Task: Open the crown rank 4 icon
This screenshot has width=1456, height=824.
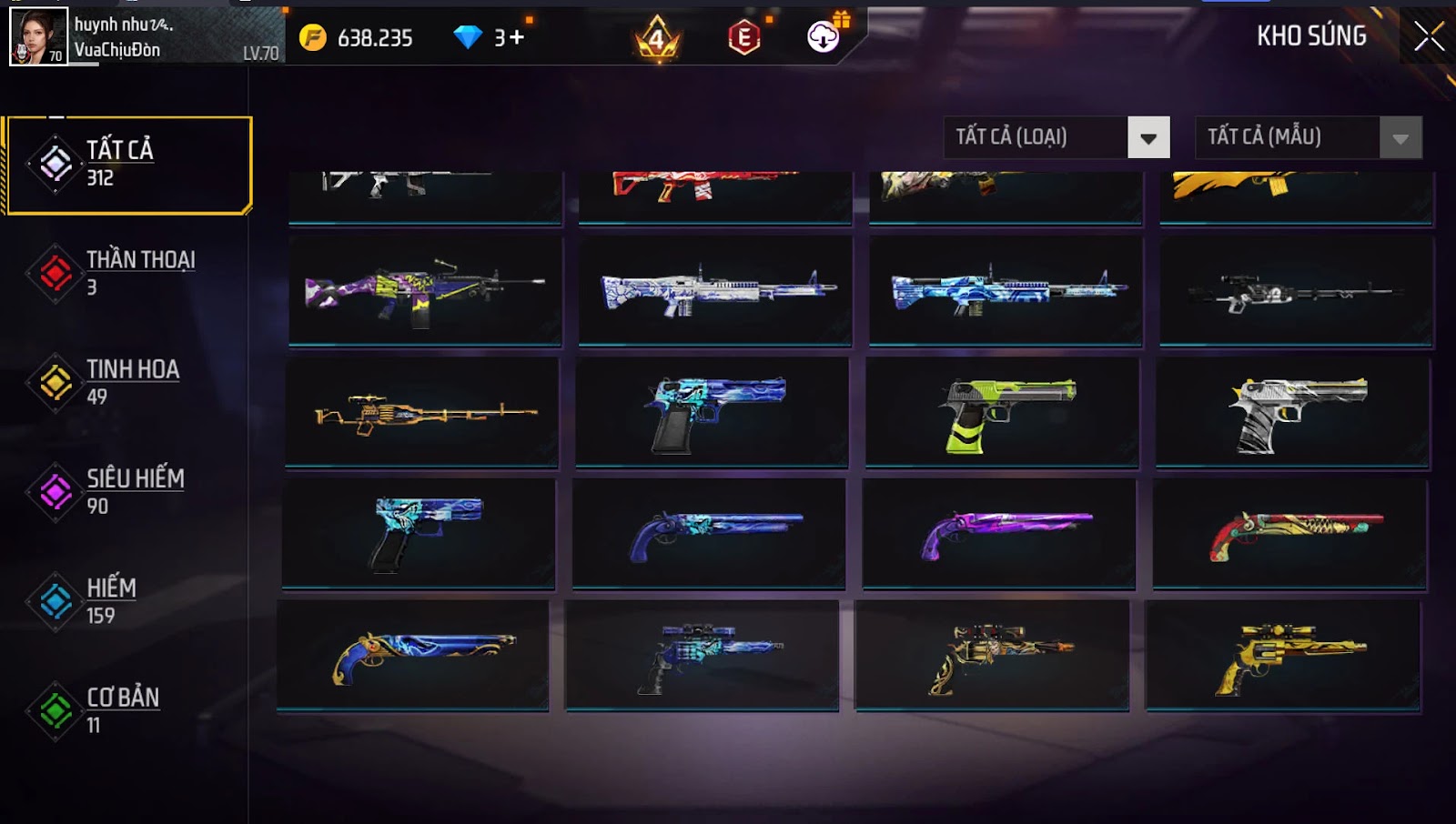Action: click(x=657, y=38)
